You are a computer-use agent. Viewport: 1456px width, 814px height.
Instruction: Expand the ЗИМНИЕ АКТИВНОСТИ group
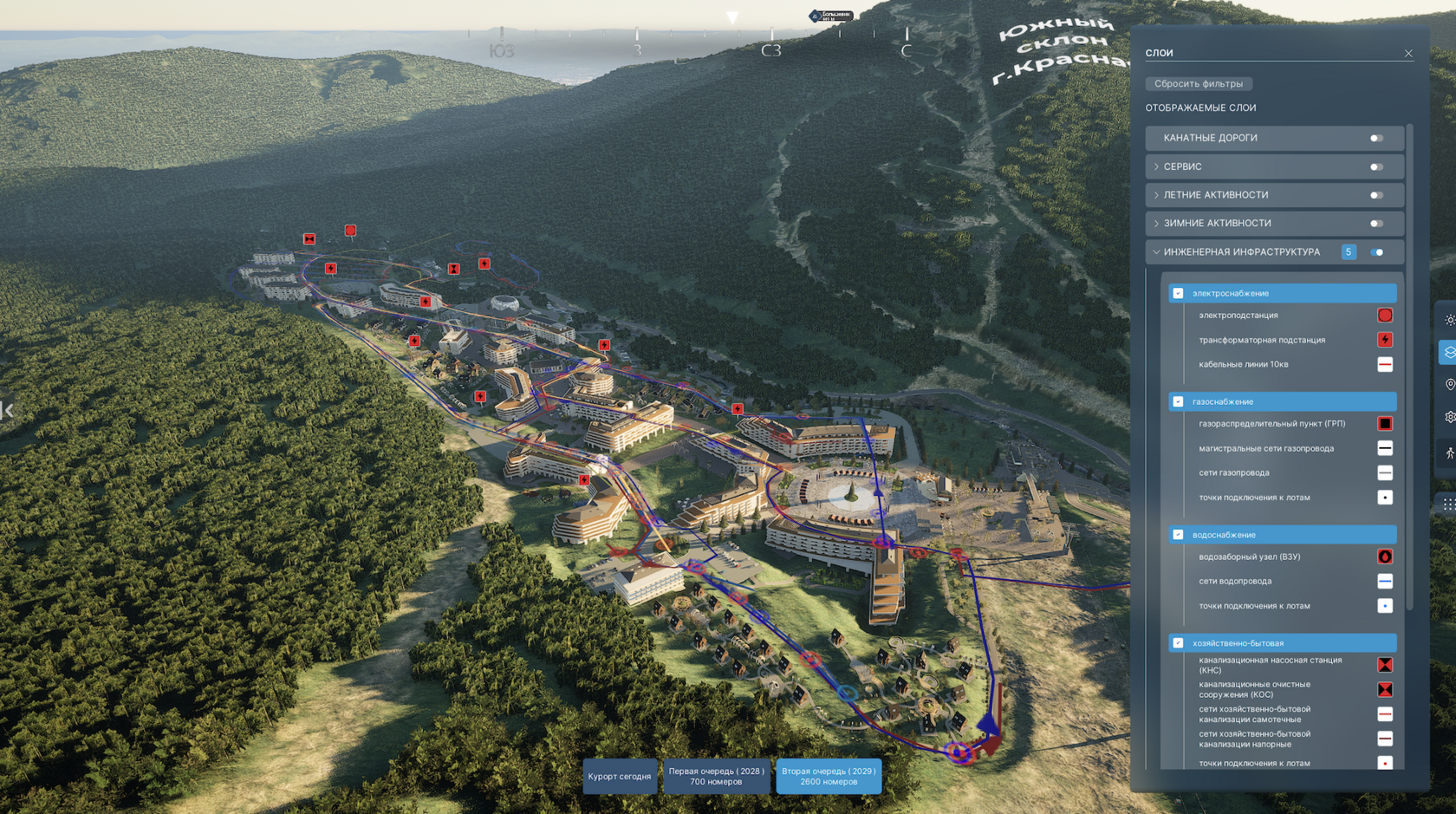1156,224
